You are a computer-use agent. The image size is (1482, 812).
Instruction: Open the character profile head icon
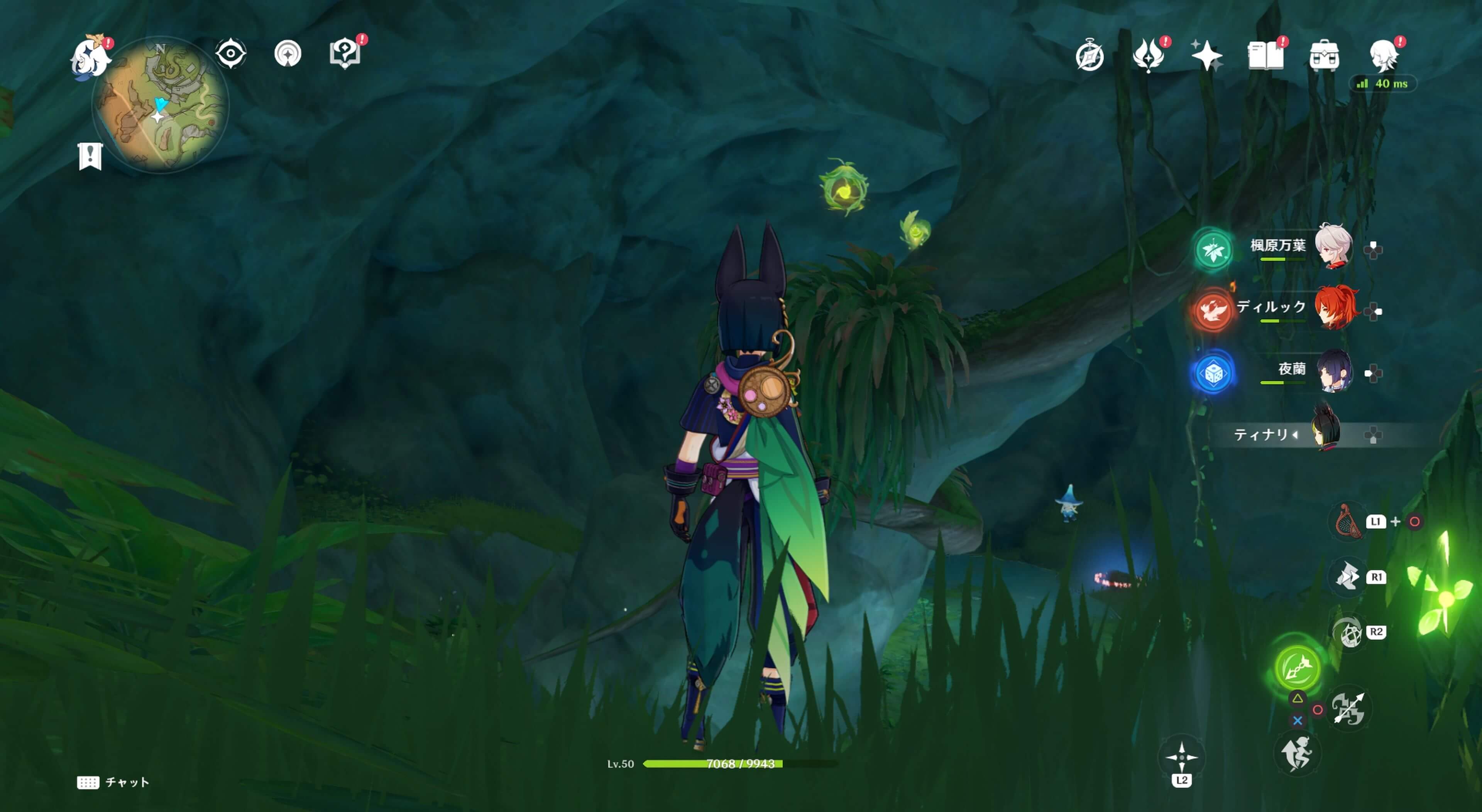pos(1384,56)
